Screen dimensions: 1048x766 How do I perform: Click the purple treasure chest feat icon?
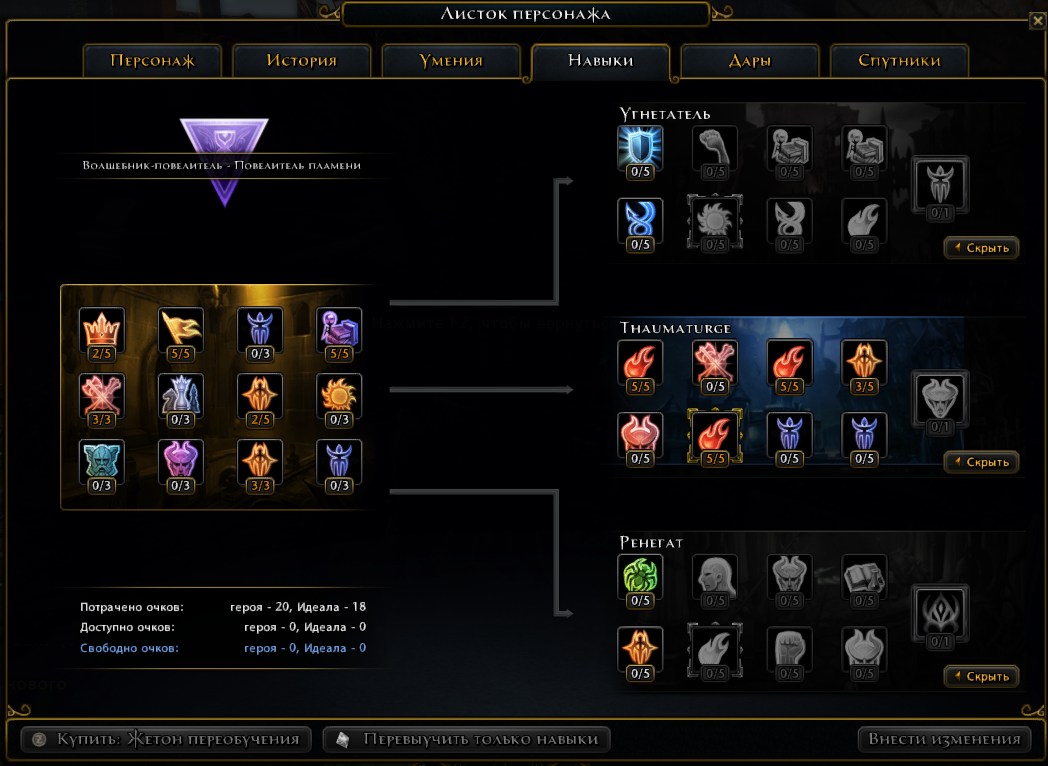pyautogui.click(x=339, y=330)
